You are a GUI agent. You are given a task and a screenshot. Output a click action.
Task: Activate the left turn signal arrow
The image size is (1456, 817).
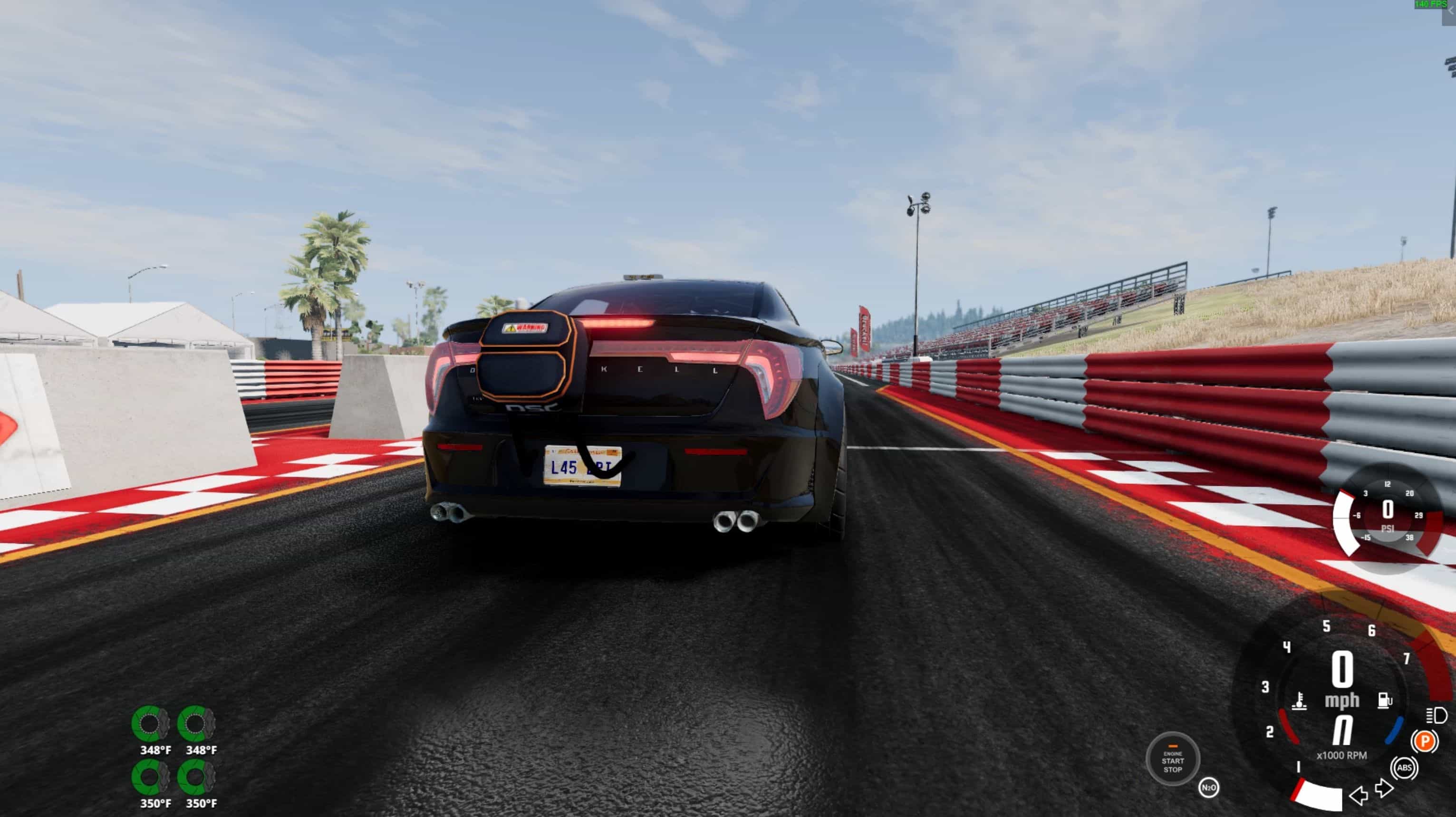pos(1358,796)
